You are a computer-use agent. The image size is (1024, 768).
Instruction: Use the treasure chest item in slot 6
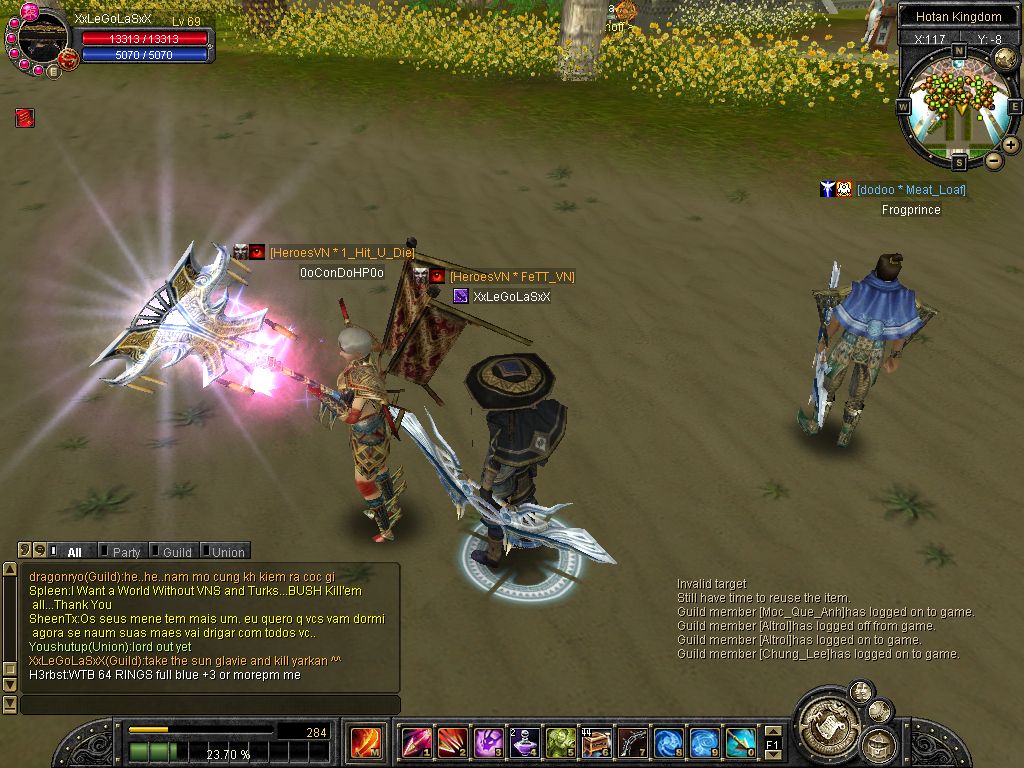[x=597, y=743]
